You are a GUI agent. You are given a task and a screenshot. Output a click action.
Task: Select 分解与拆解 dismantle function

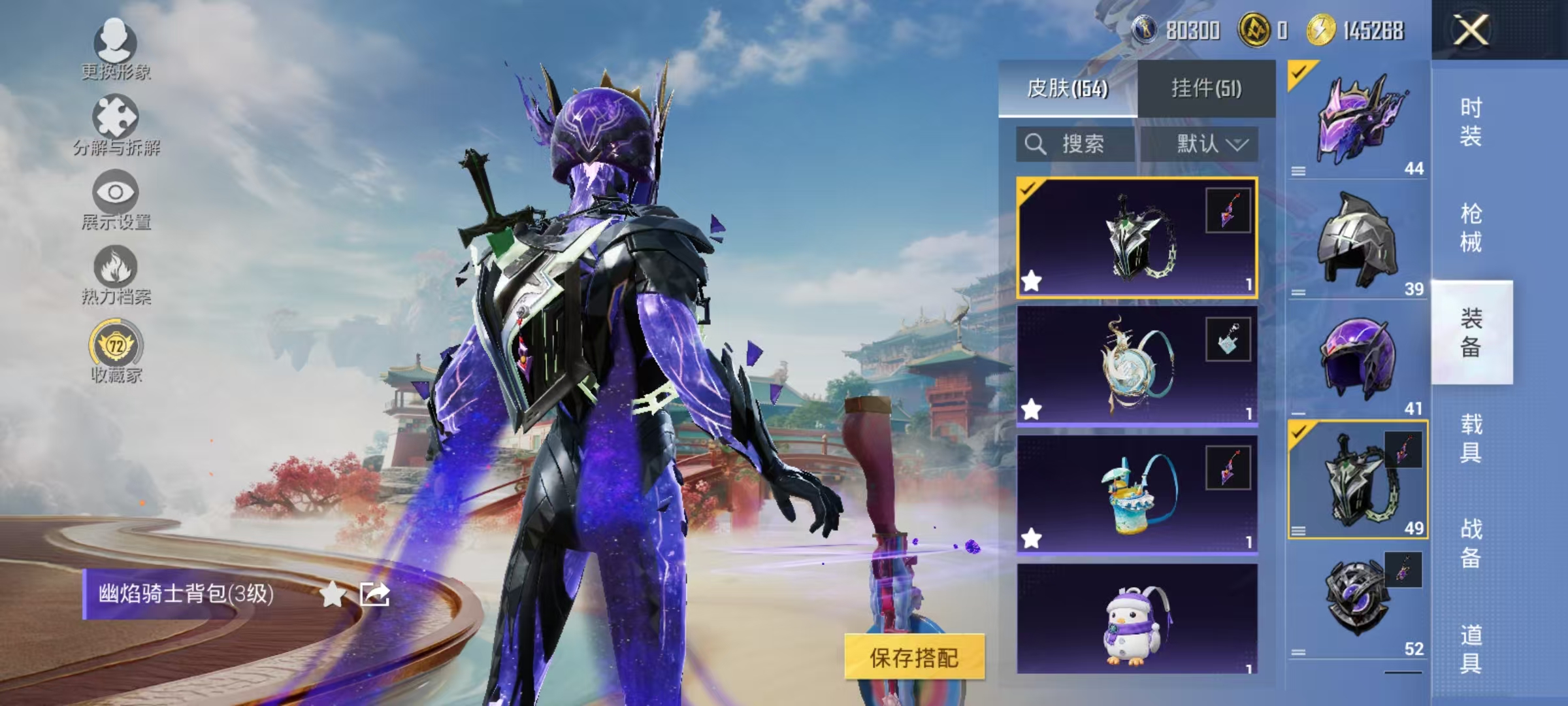coord(116,121)
